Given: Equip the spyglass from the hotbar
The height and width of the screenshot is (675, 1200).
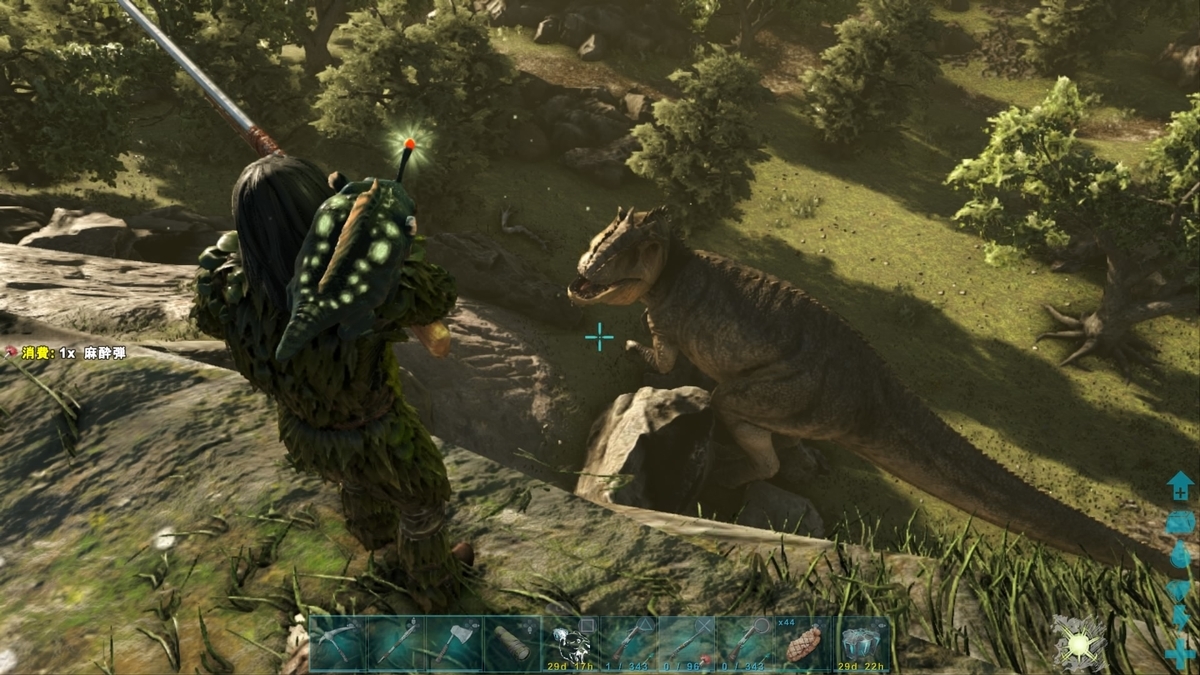Looking at the screenshot, I should click(512, 643).
